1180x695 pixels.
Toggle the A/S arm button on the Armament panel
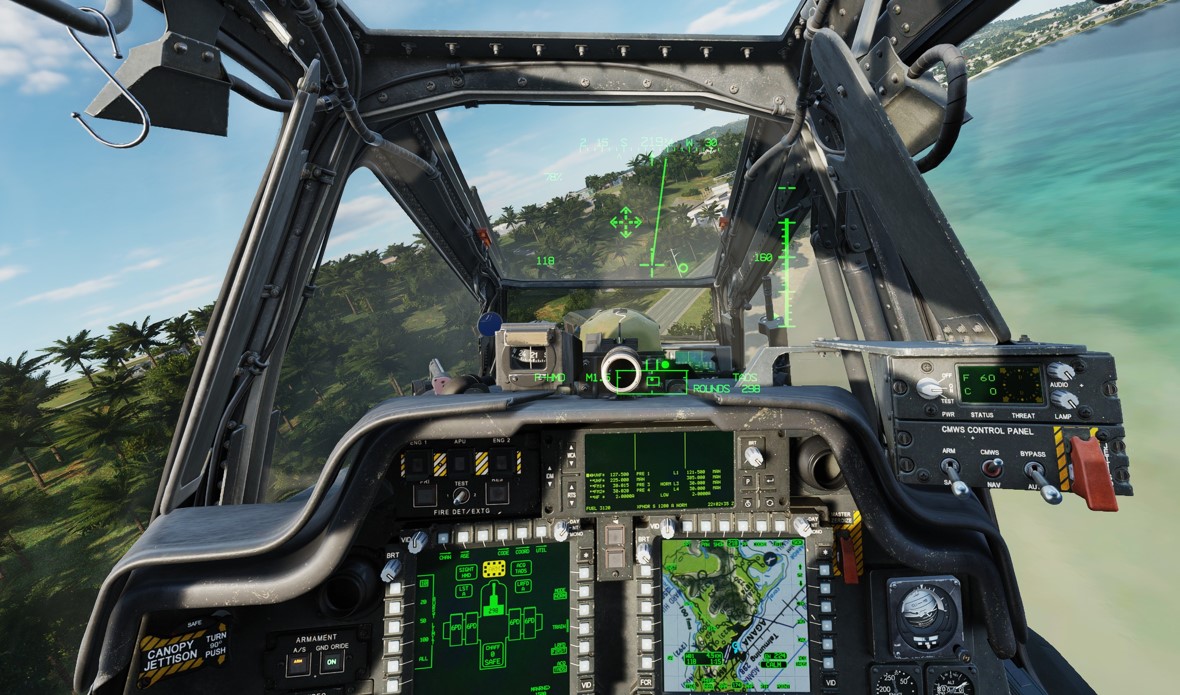coord(300,663)
